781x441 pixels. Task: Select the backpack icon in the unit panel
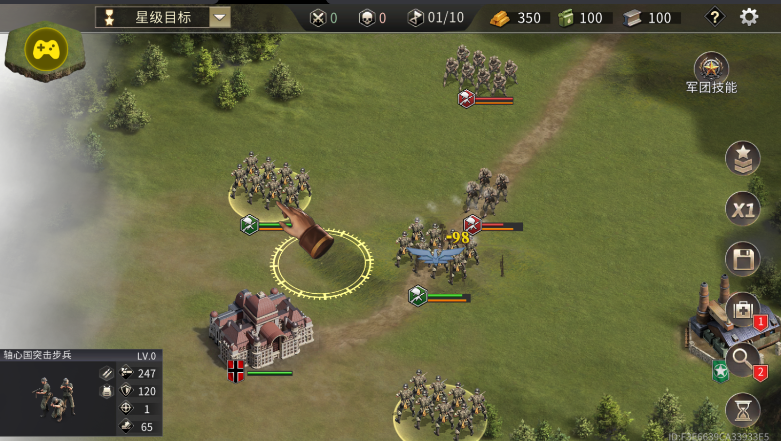(106, 392)
